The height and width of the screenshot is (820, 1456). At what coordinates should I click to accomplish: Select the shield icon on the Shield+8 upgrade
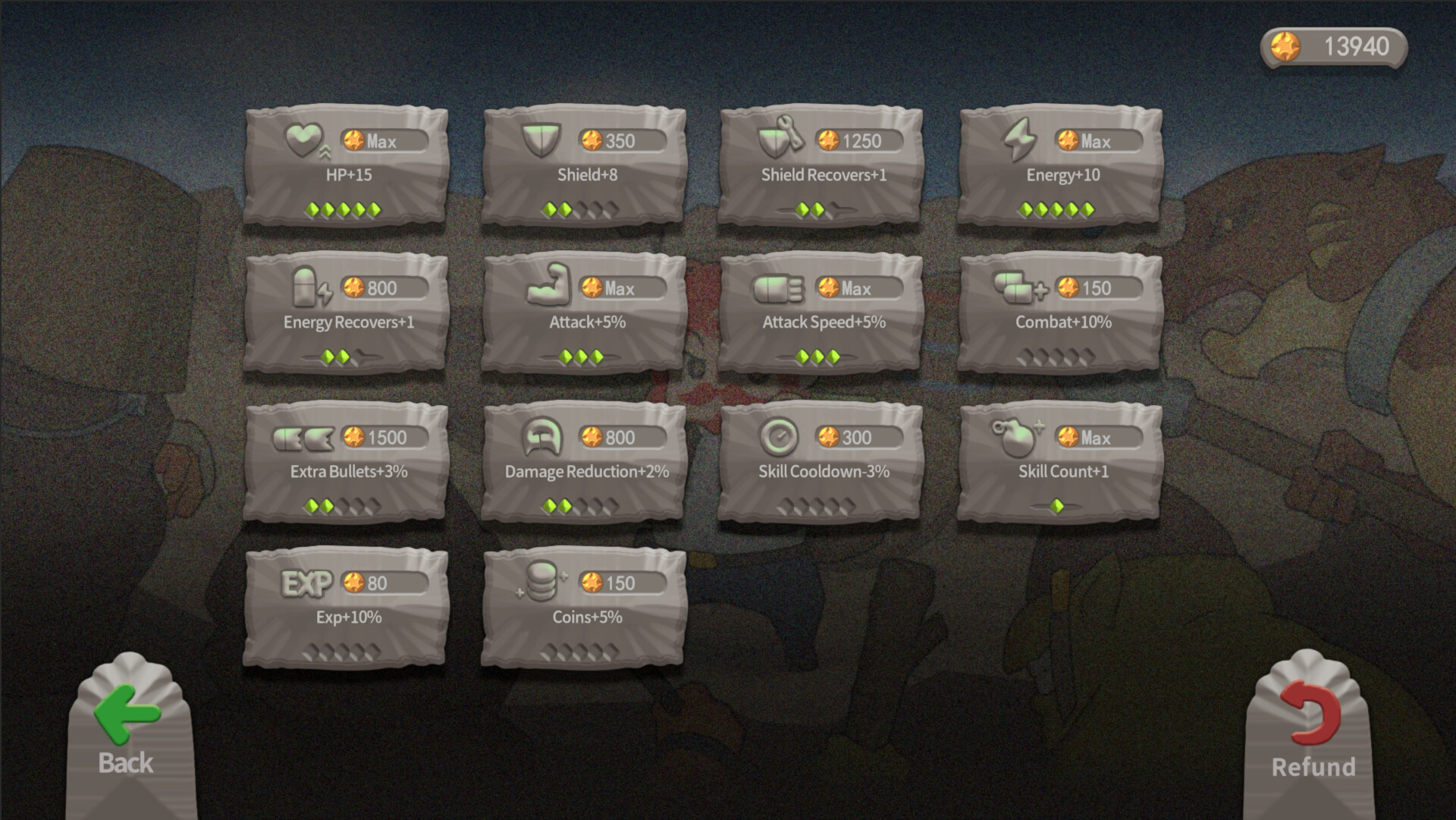click(x=543, y=140)
